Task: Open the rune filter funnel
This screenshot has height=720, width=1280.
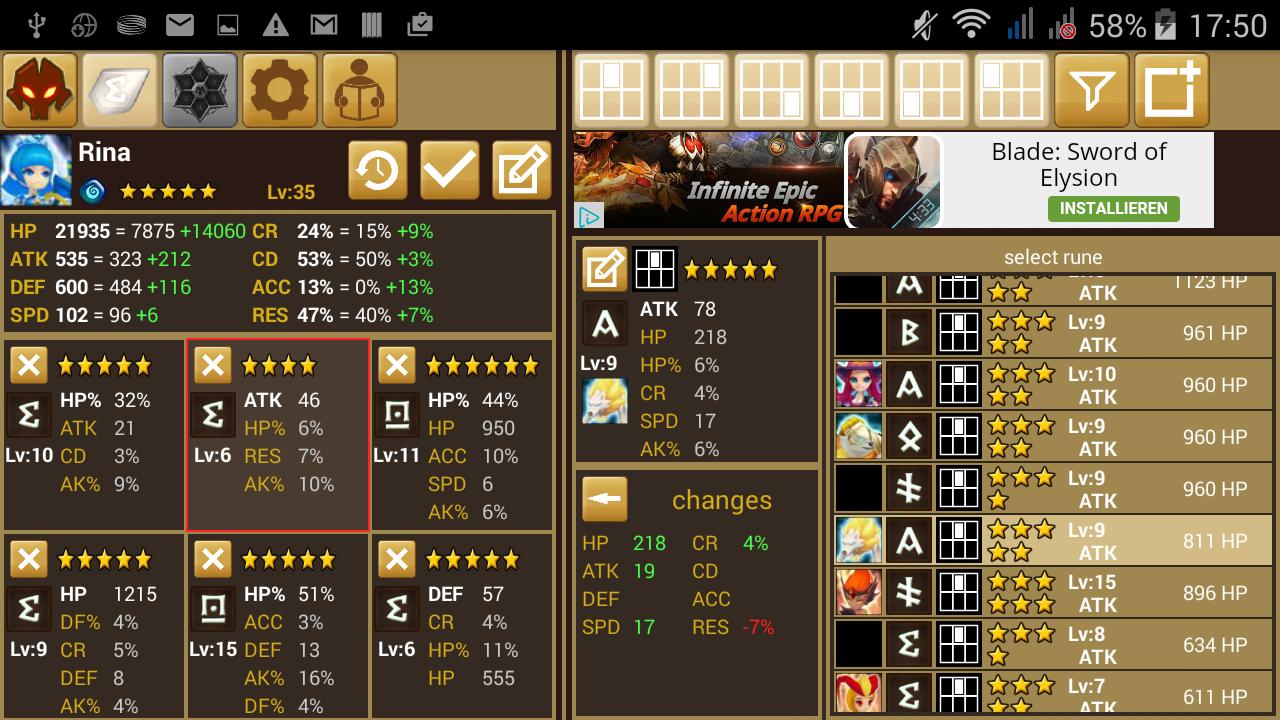Action: 1092,91
